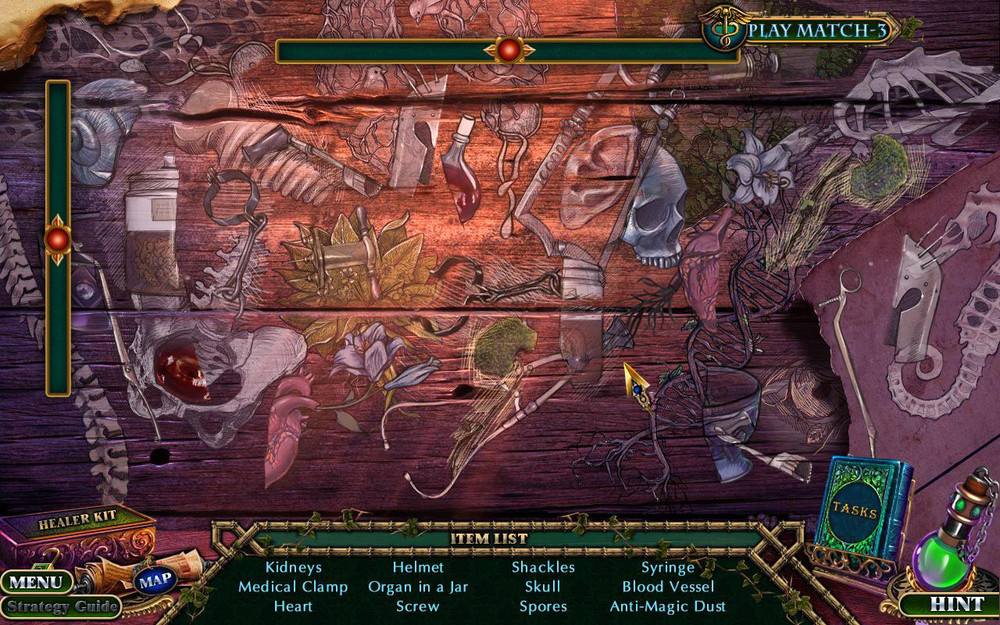Show the Map
The image size is (1000, 625).
click(155, 581)
